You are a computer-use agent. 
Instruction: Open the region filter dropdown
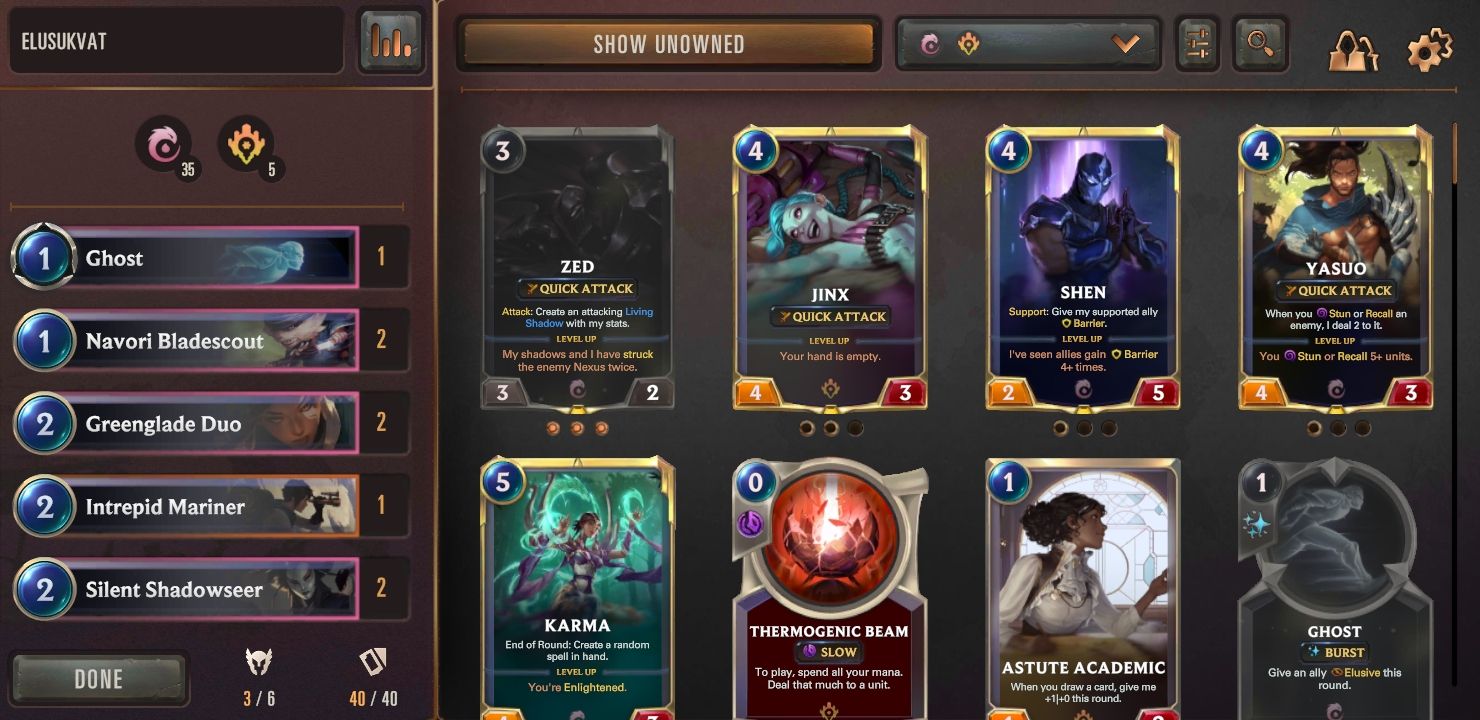coord(1028,44)
